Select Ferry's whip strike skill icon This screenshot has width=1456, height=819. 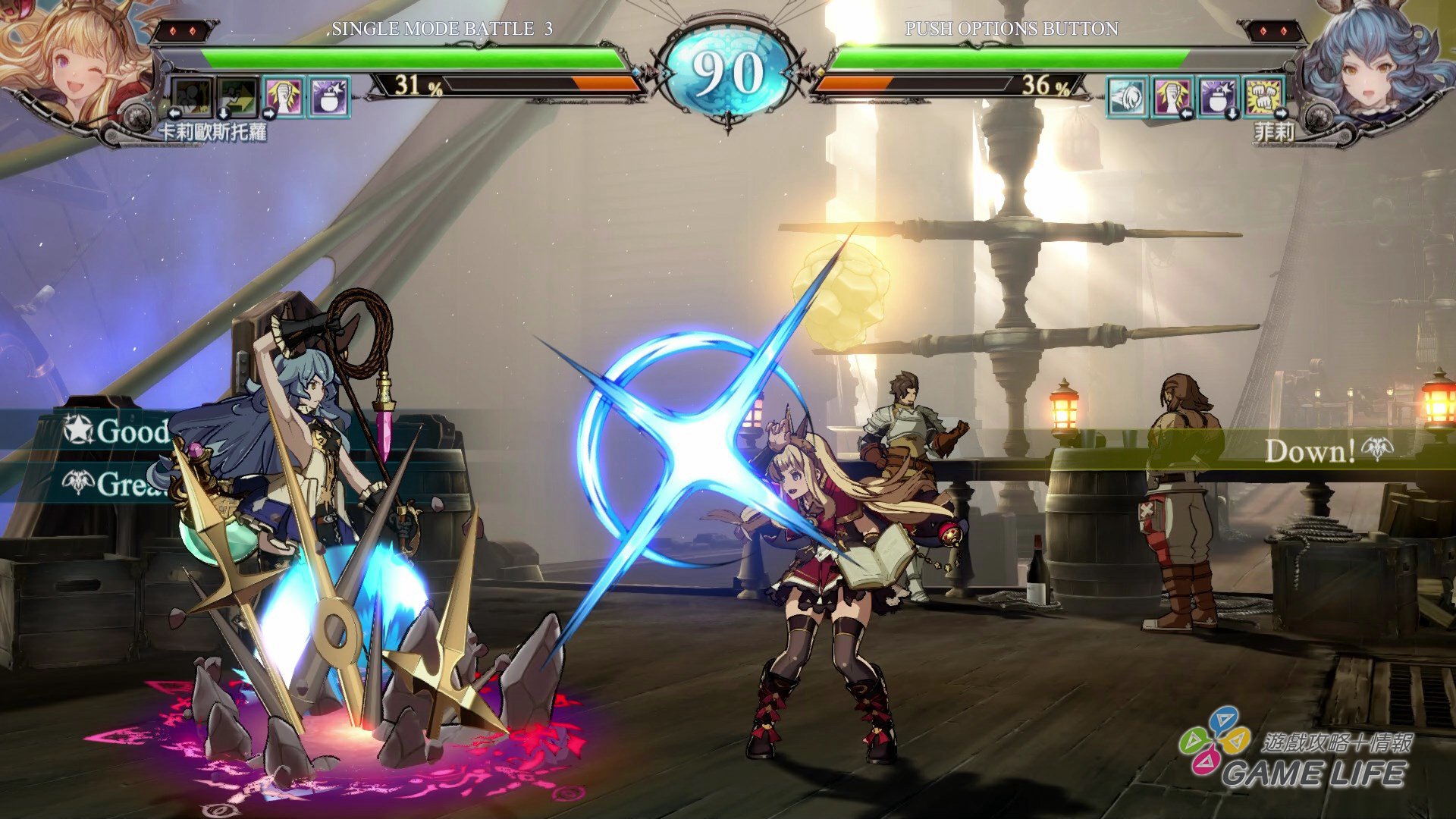click(x=1127, y=96)
